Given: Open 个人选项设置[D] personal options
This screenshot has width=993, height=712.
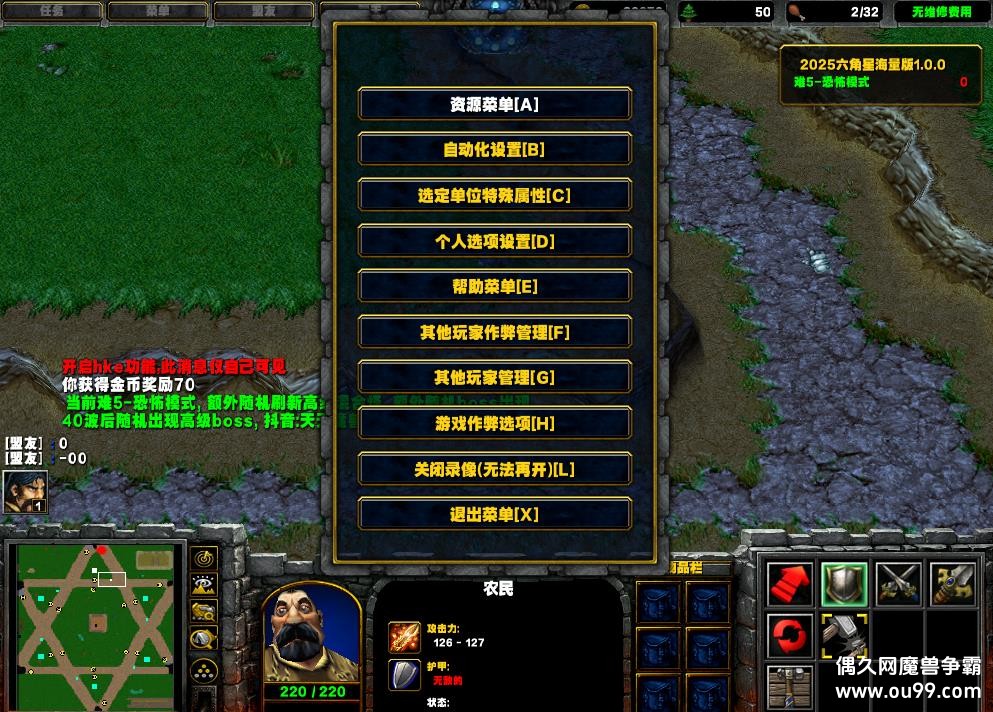Looking at the screenshot, I should click(494, 241).
